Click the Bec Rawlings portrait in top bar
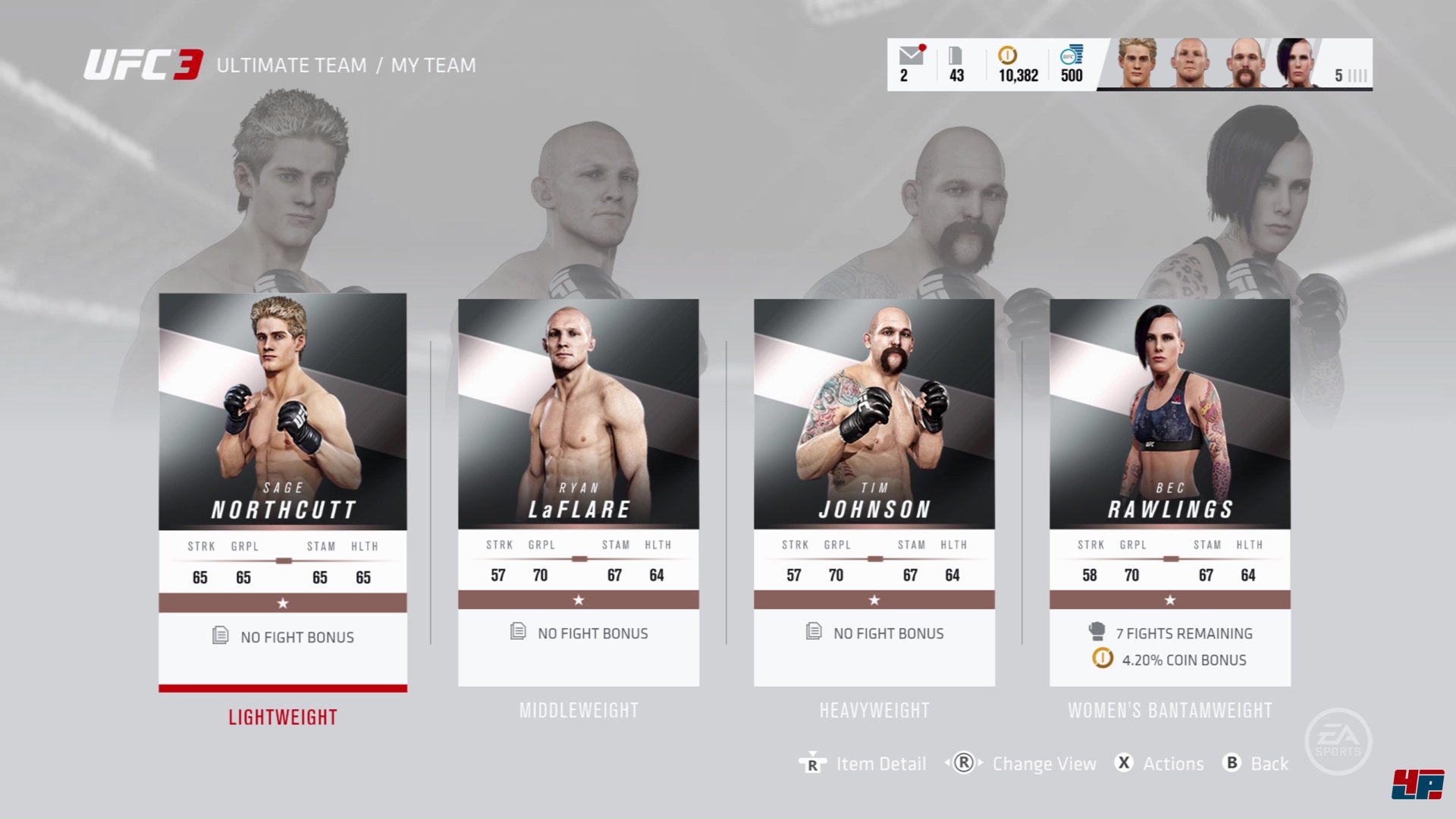Viewport: 1456px width, 819px height. pyautogui.click(x=1297, y=64)
